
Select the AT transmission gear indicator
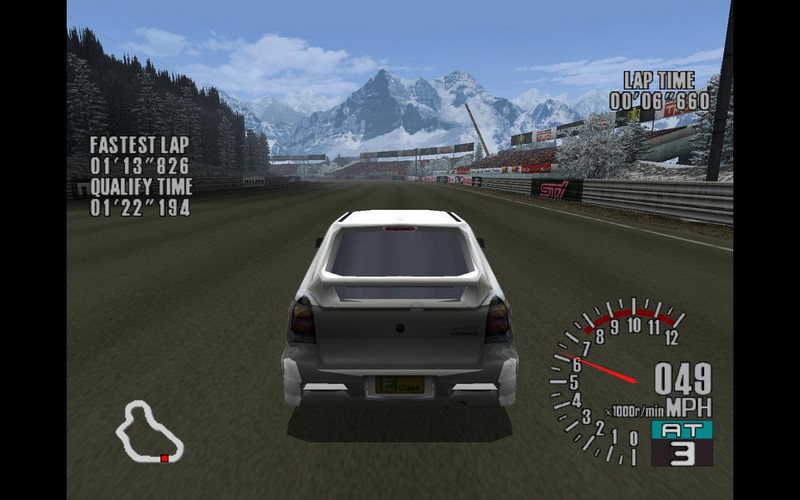click(681, 442)
